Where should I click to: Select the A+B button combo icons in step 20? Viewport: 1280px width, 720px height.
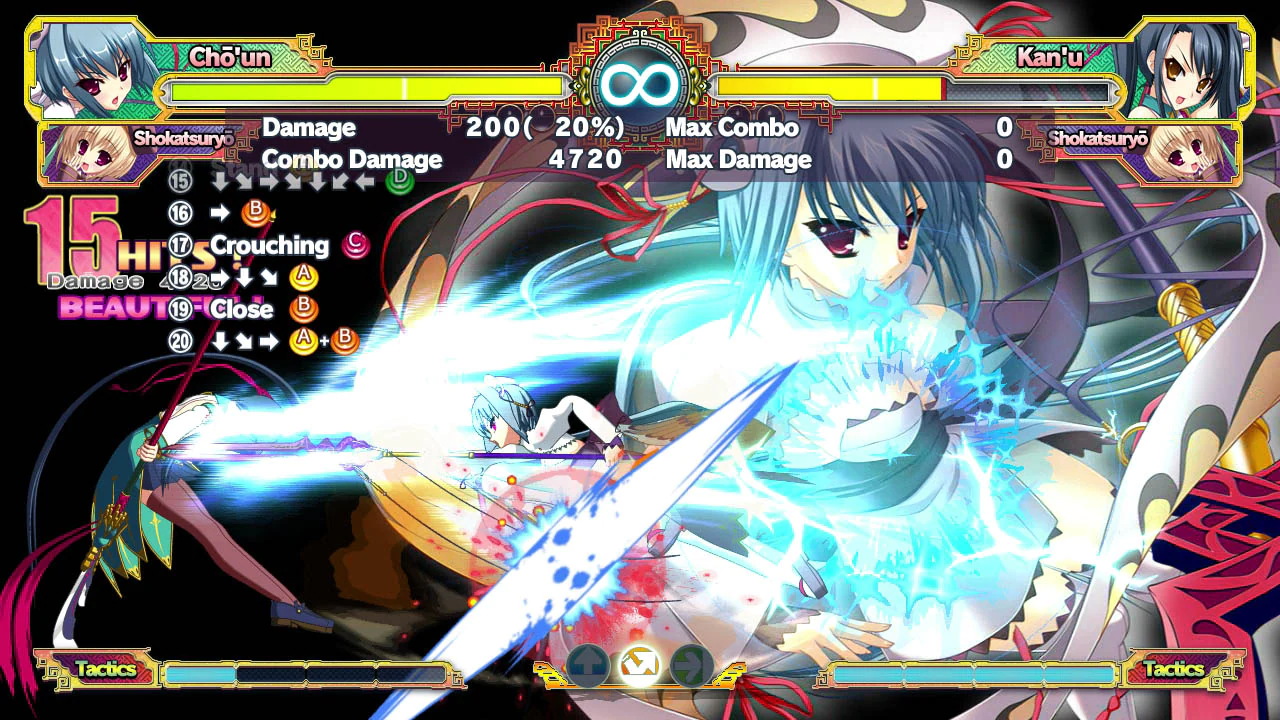coord(322,342)
